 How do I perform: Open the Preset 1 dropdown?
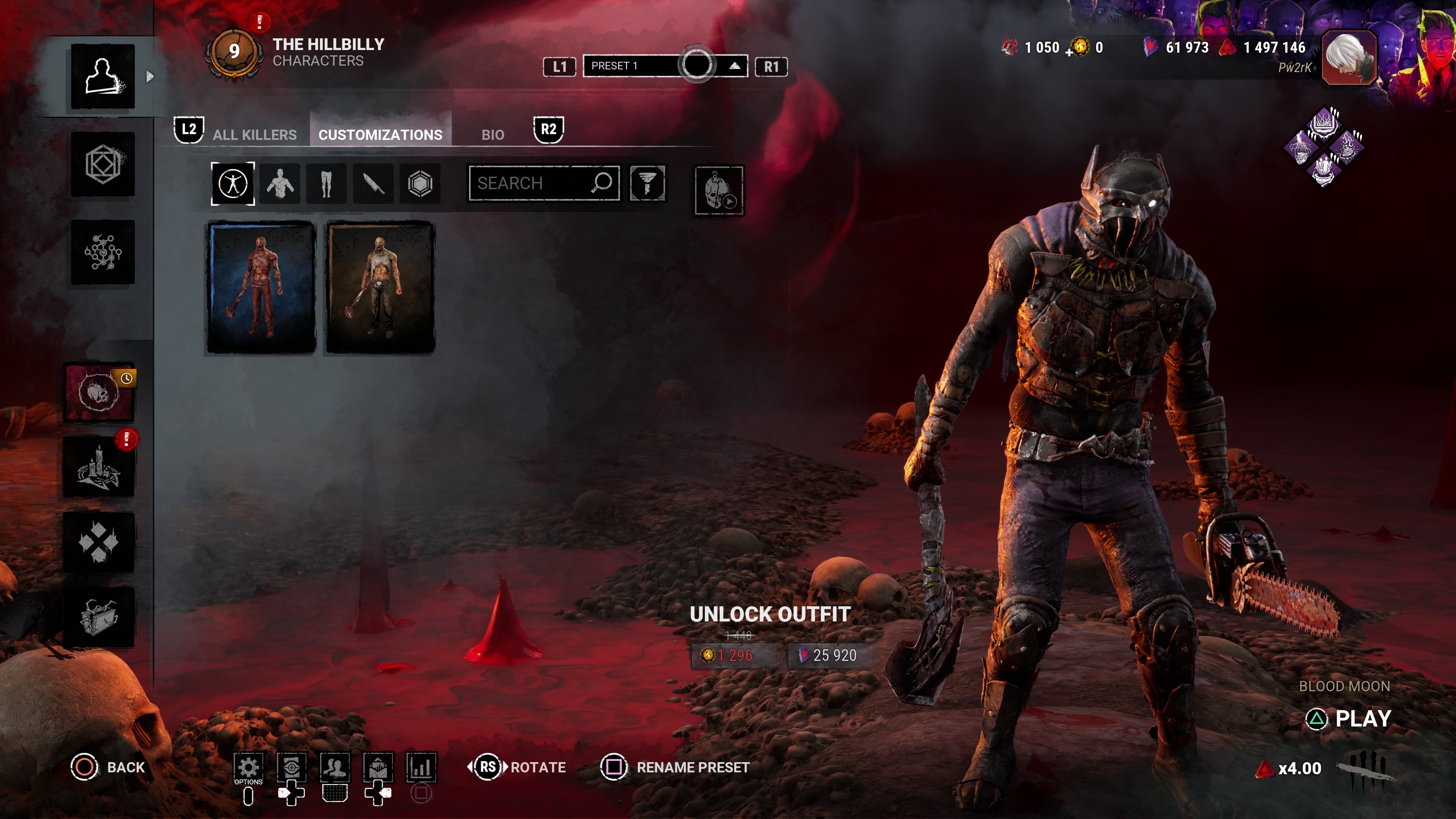coord(665,66)
